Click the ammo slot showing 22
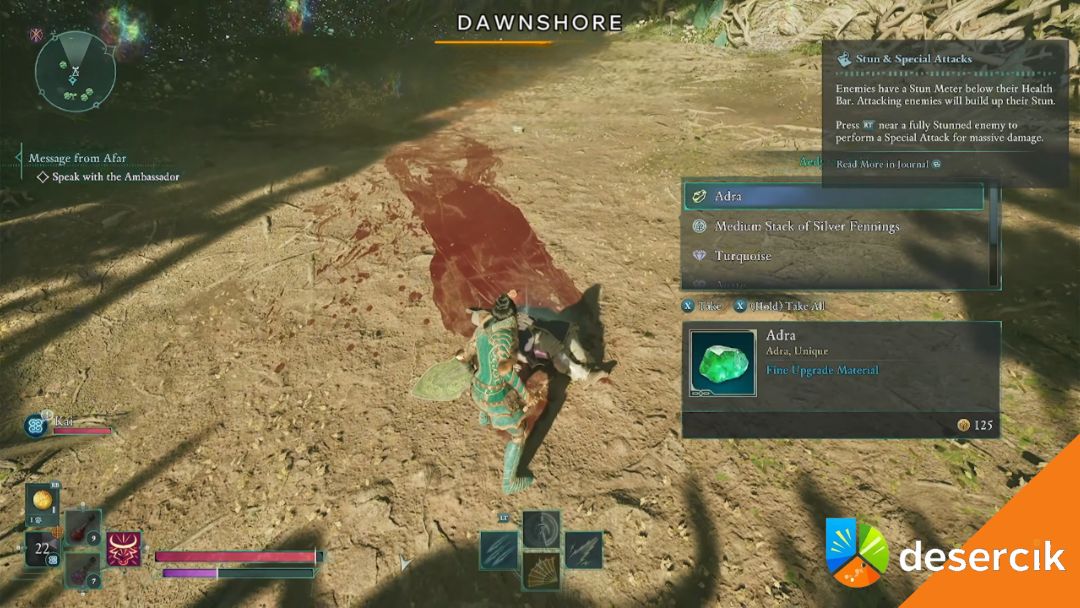Screen dimensions: 1080x608 pyautogui.click(x=42, y=551)
